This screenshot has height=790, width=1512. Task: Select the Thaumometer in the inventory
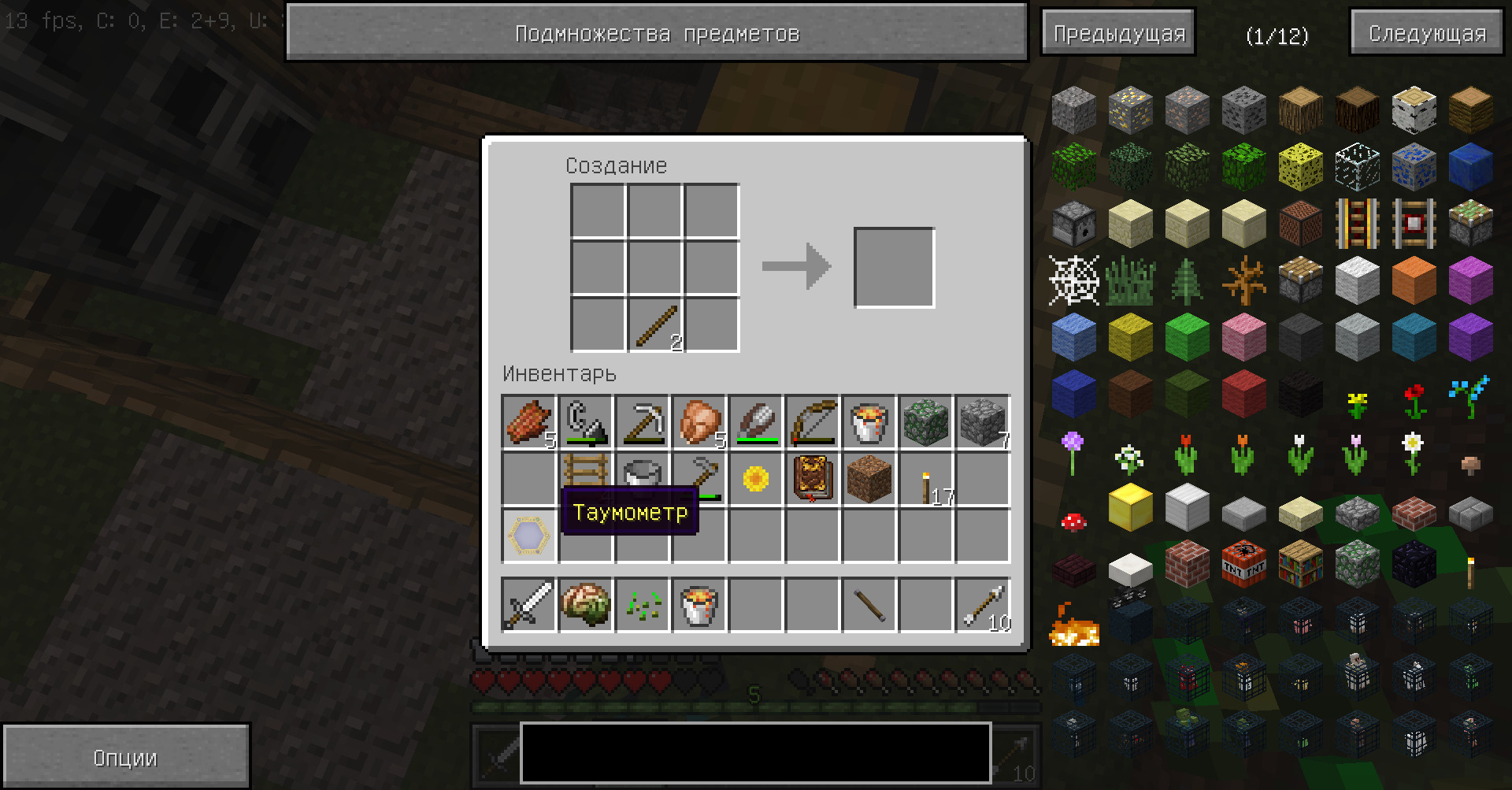tap(529, 535)
